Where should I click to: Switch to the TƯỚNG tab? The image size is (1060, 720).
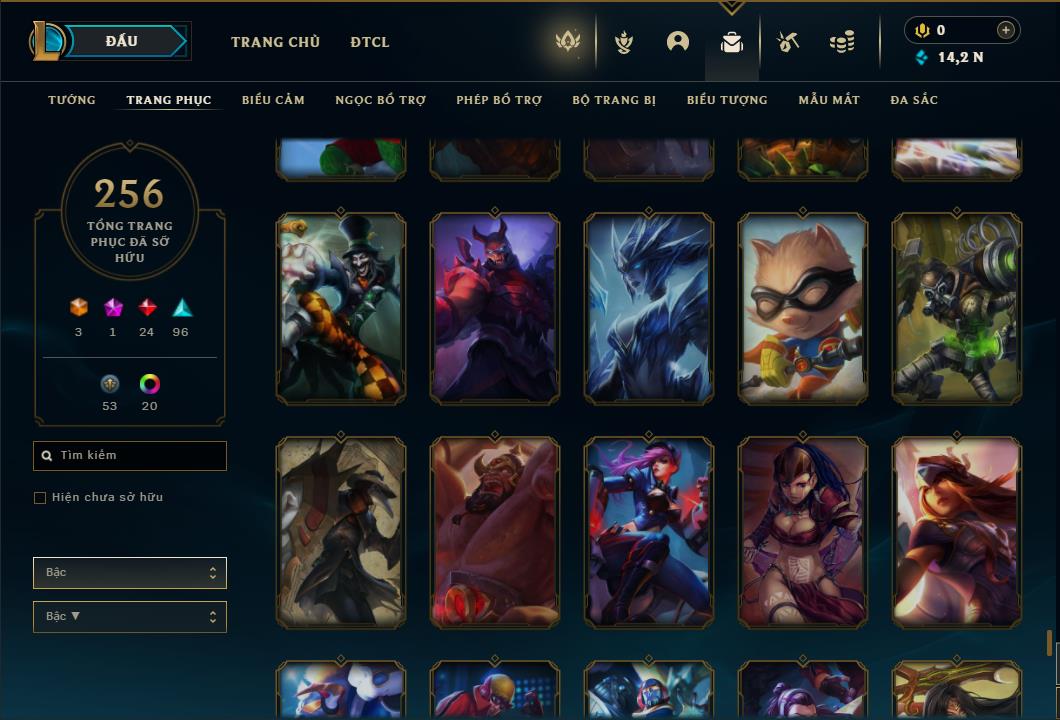click(x=72, y=100)
